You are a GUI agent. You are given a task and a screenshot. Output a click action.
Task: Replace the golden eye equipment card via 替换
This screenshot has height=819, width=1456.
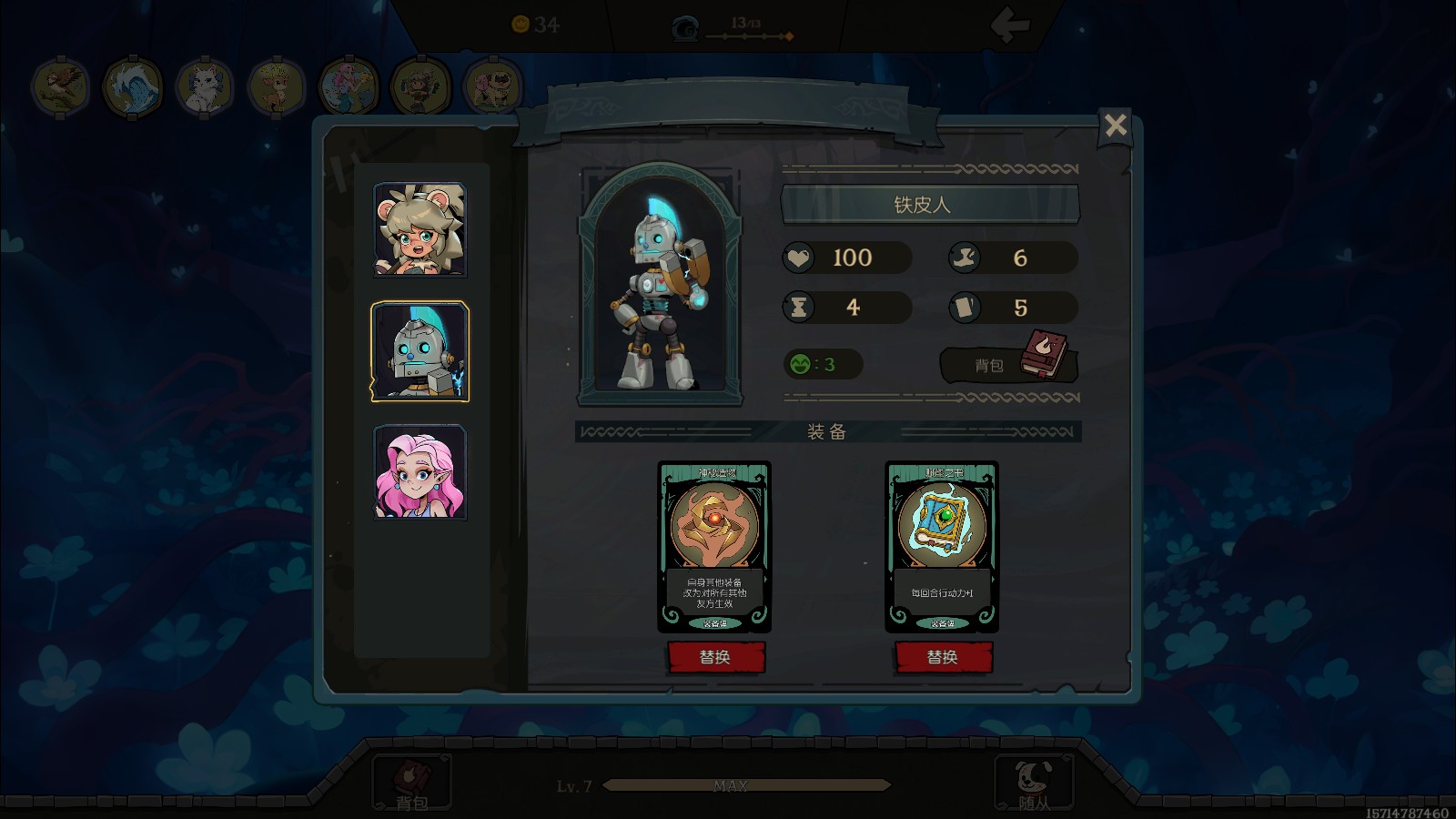point(715,657)
